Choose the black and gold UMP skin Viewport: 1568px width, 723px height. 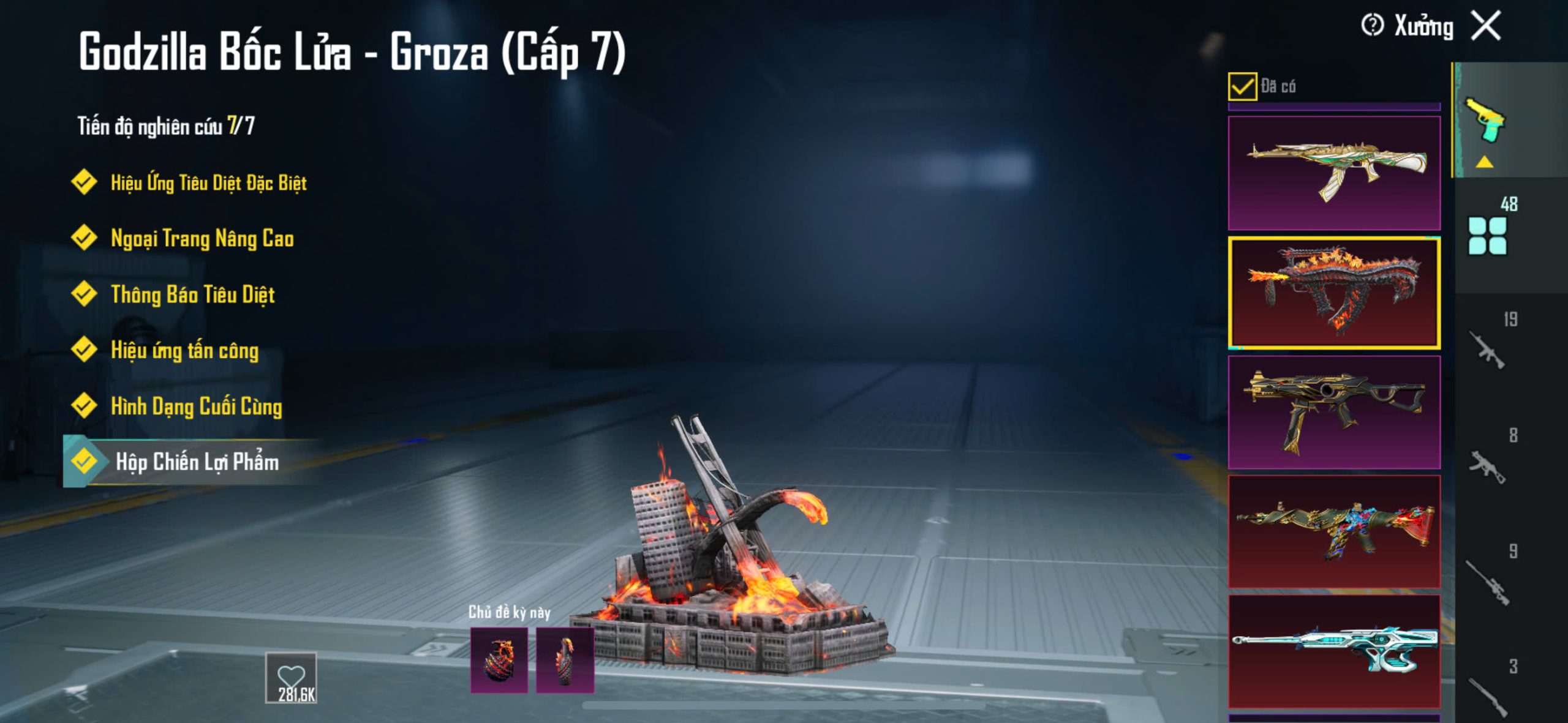[x=1334, y=412]
